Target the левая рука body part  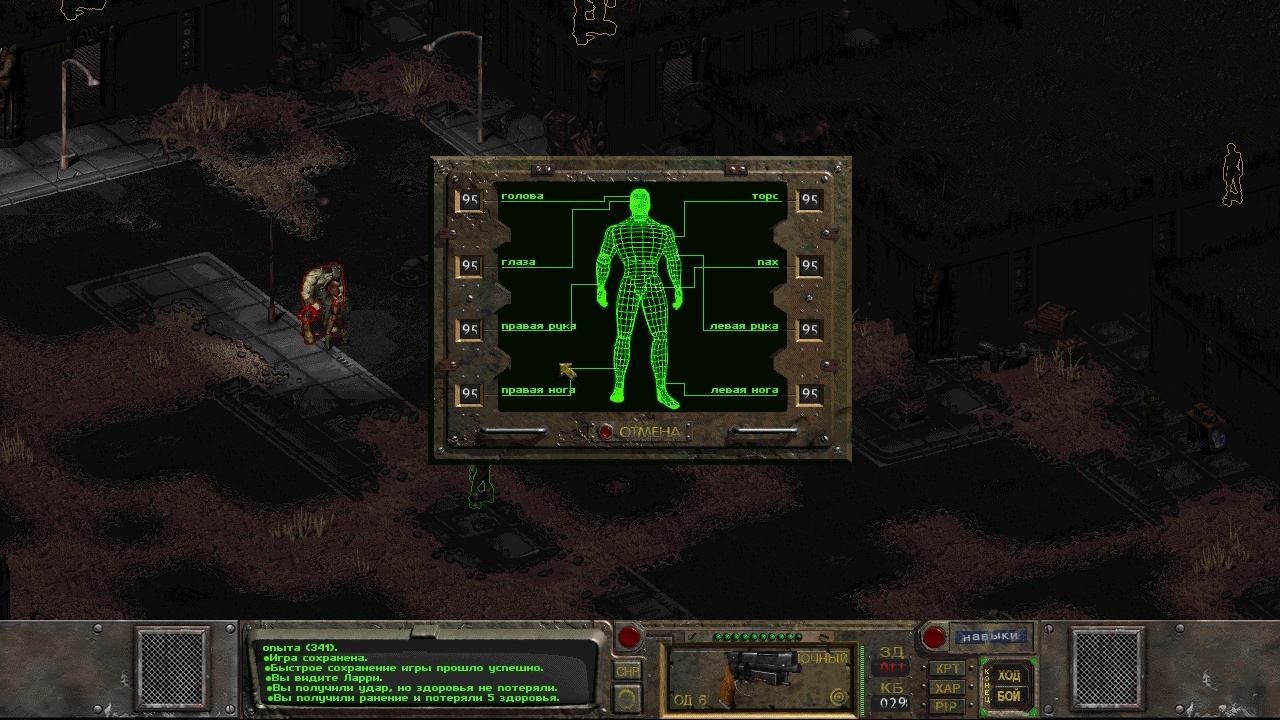click(x=742, y=327)
